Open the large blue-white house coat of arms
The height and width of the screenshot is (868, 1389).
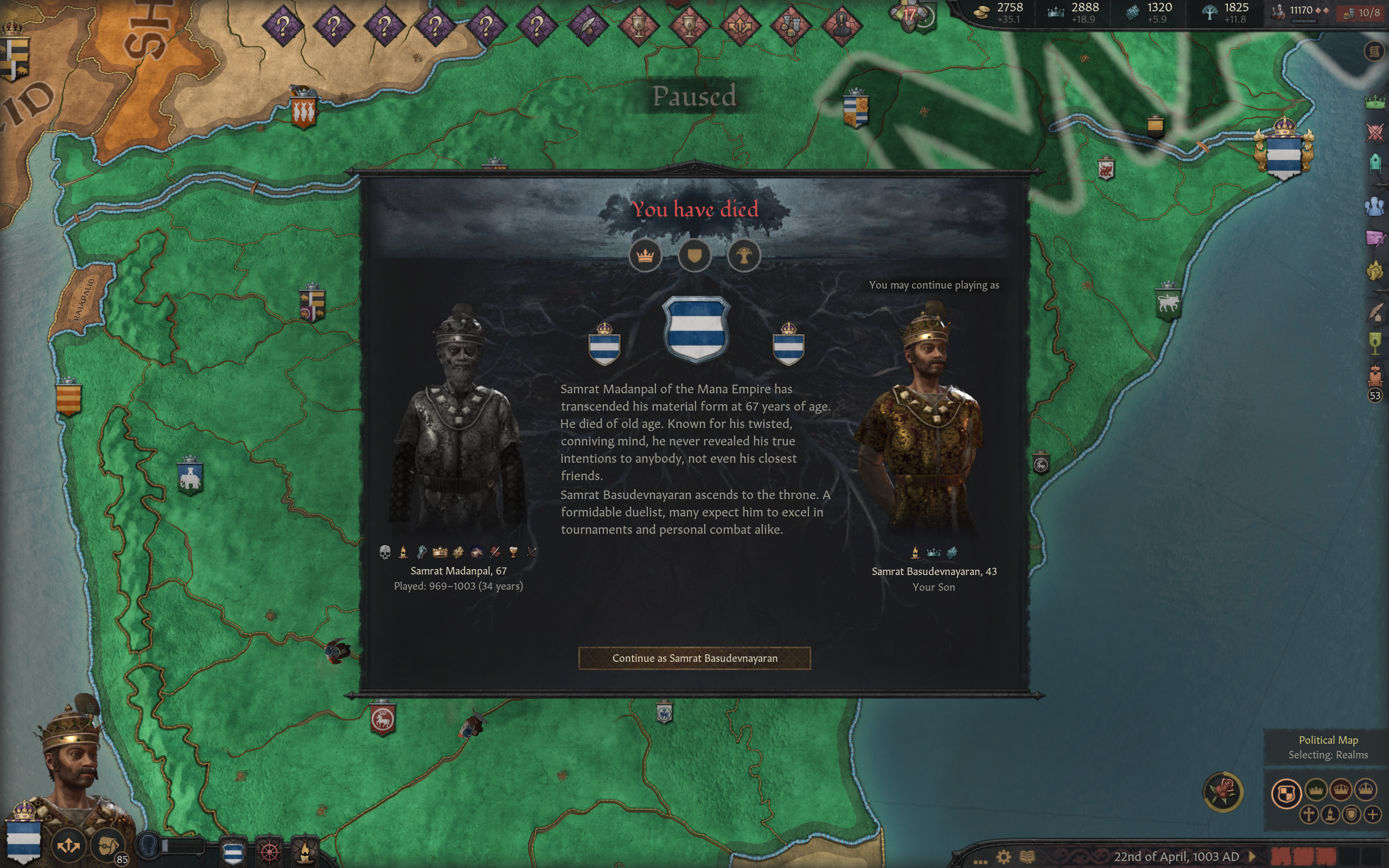pyautogui.click(x=696, y=329)
